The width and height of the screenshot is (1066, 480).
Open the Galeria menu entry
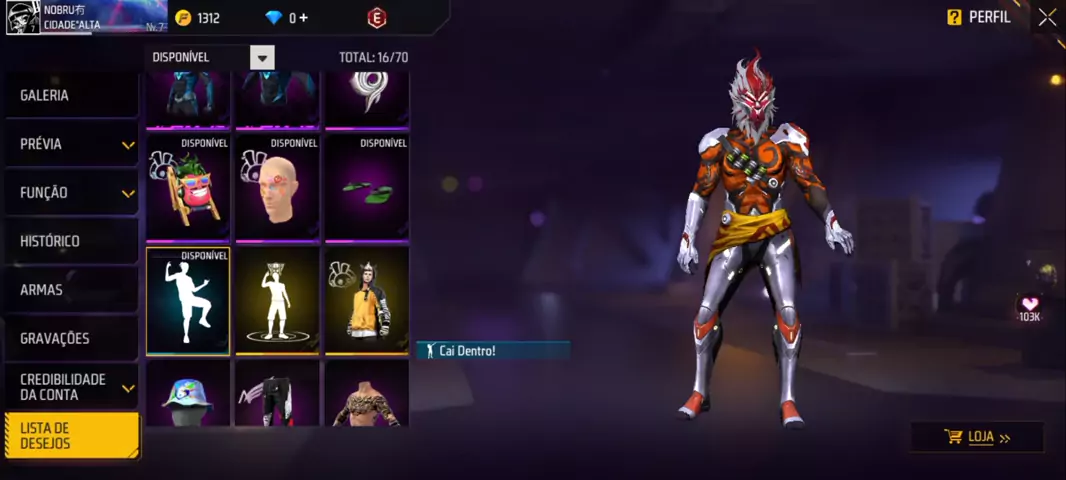[70, 95]
